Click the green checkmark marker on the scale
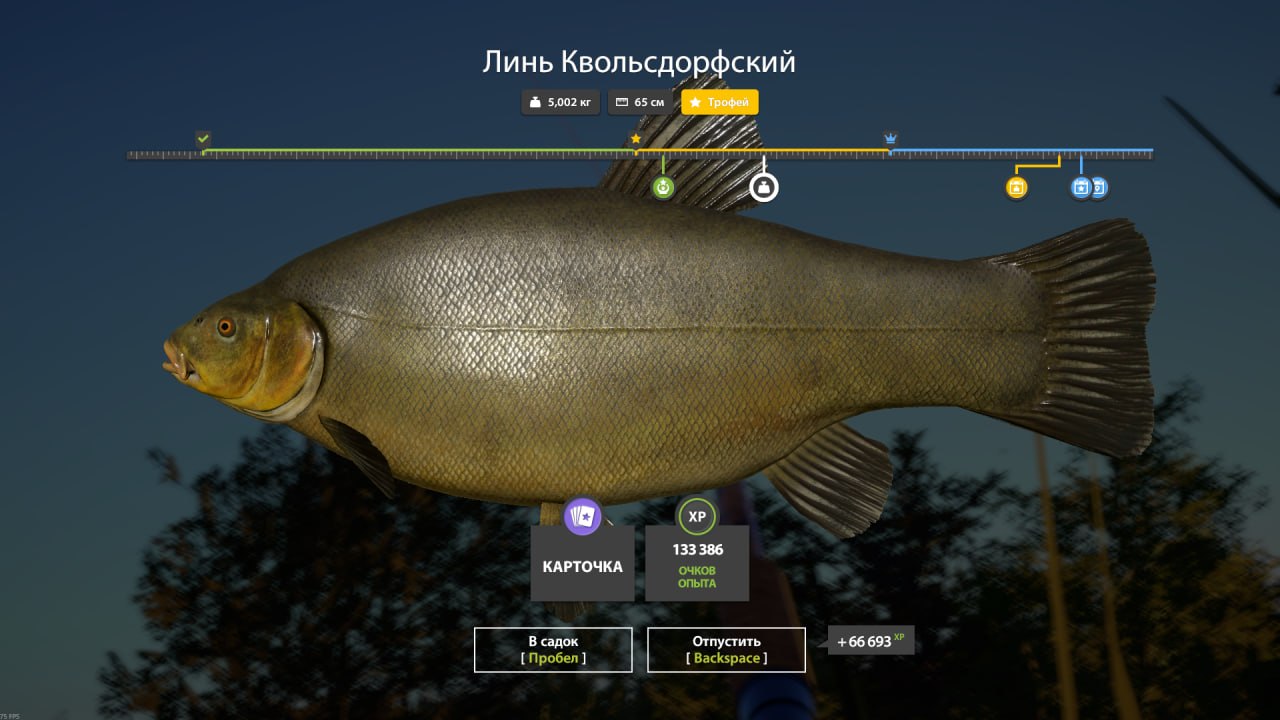 [x=203, y=138]
